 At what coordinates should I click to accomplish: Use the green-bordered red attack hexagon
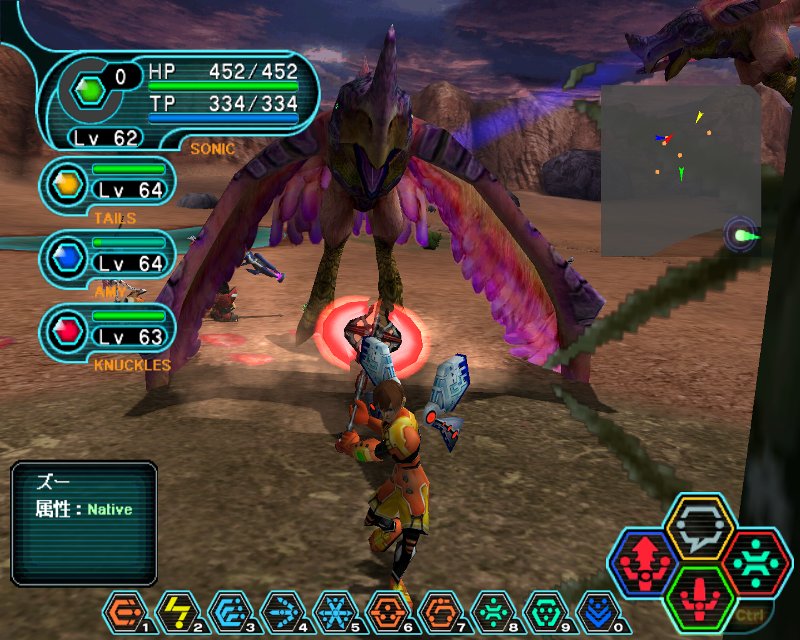[x=700, y=598]
